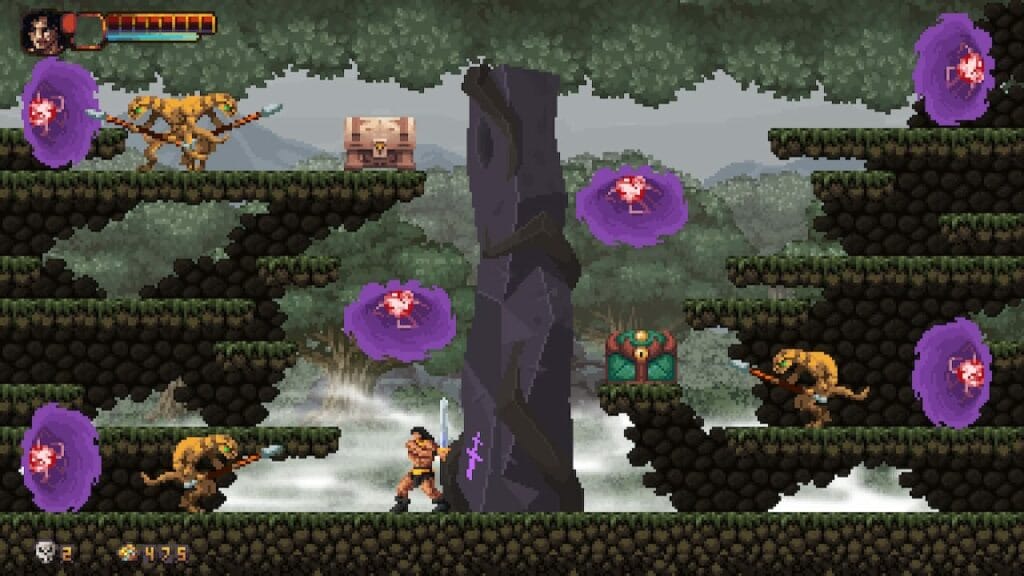Screen dimensions: 1024x576
Task: Click the barbarian character portrait
Action: point(41,30)
